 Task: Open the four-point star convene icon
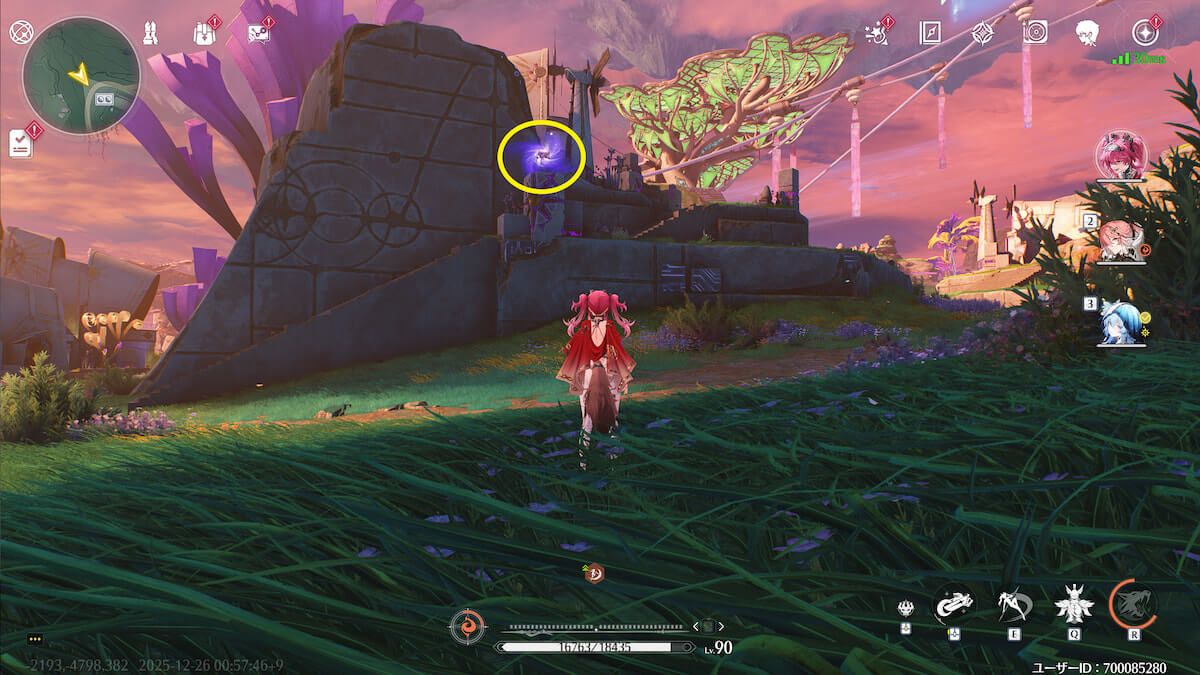(983, 32)
